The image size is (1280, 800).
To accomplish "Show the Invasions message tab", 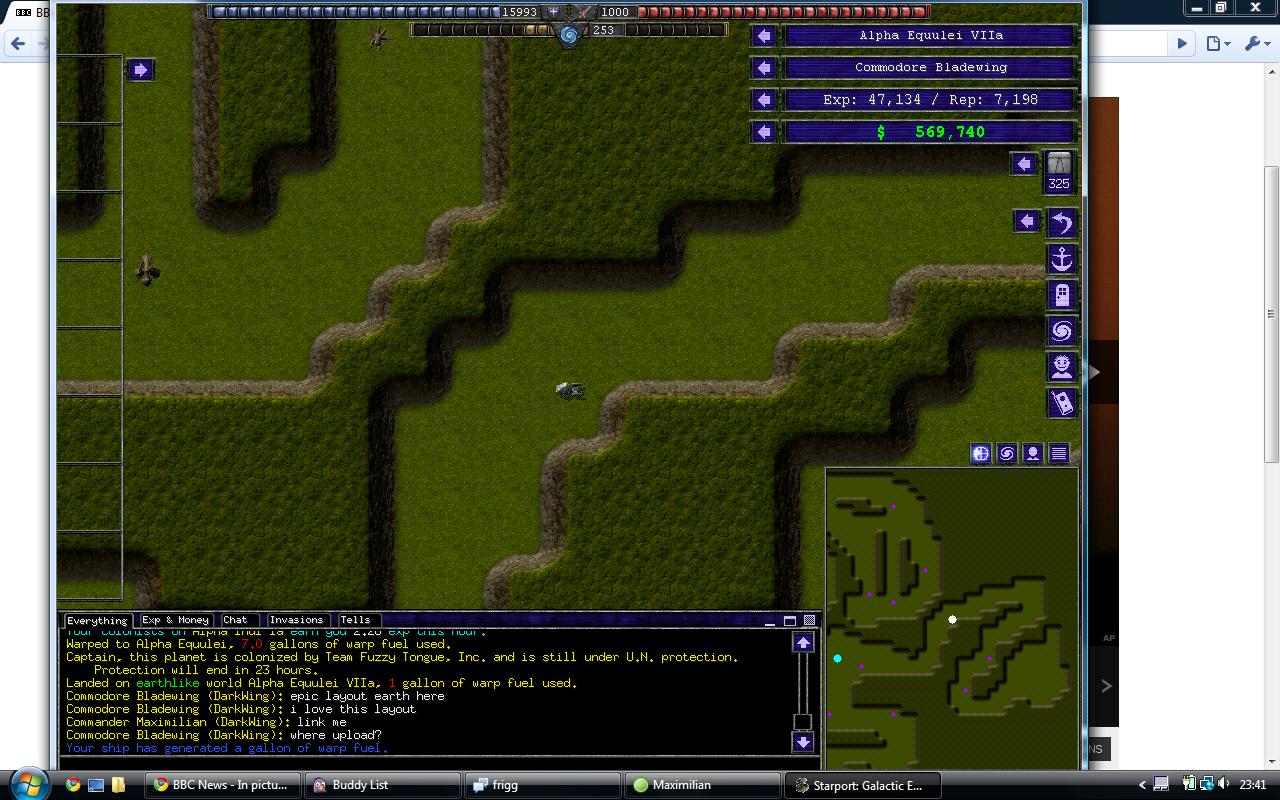I will coord(296,620).
